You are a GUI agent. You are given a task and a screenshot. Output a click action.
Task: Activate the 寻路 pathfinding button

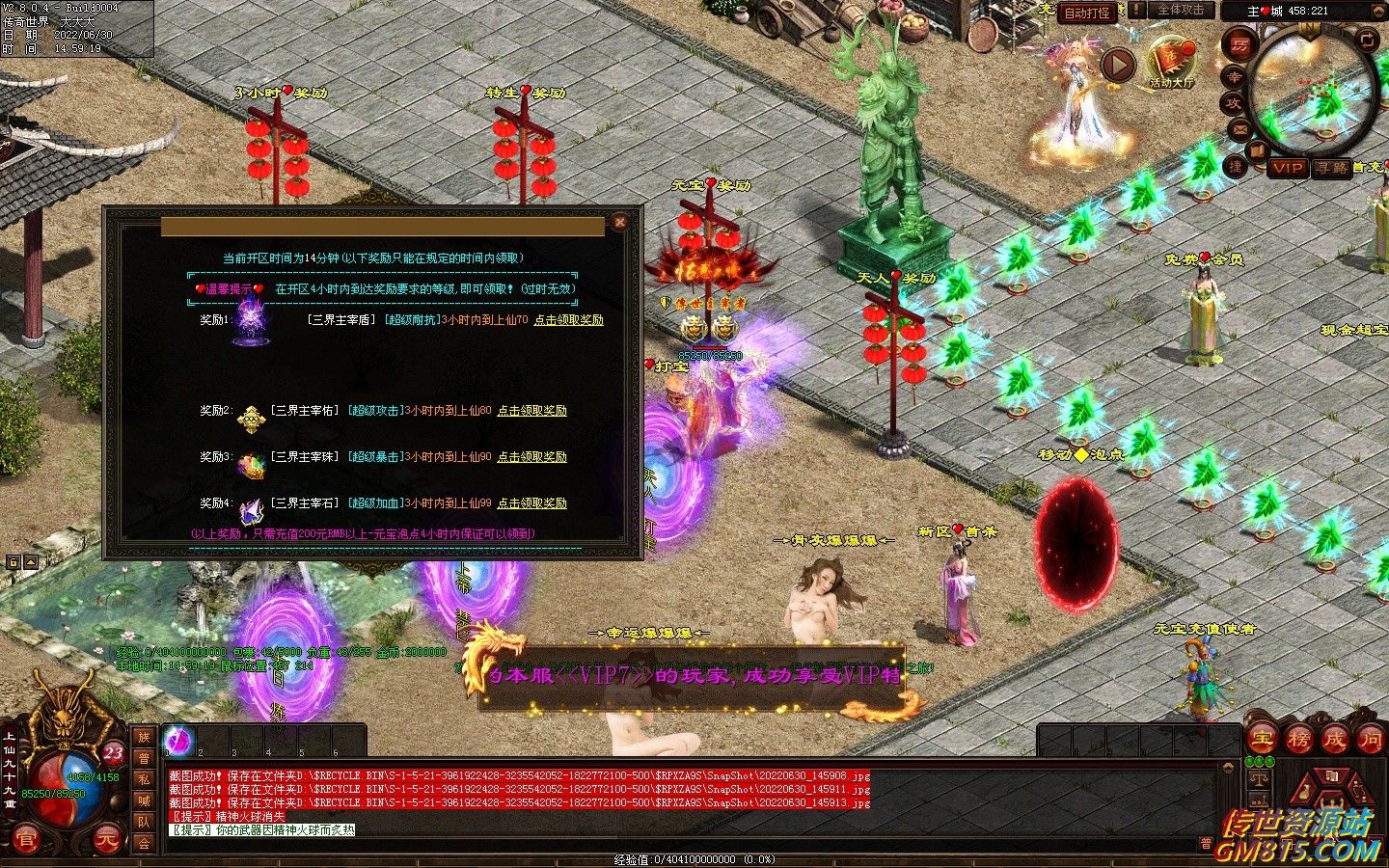pos(1331,168)
